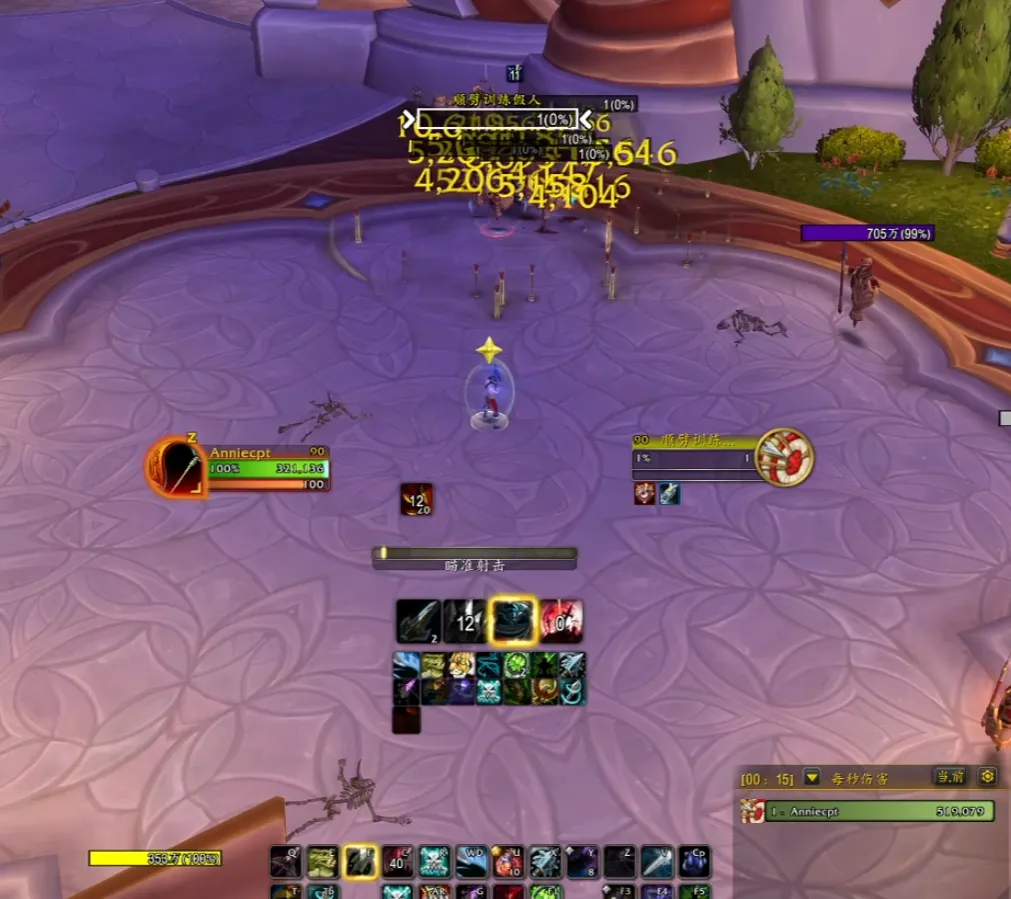Click the arrow ability with 2 charges
Viewport: 1011px width, 899px height.
click(418, 621)
